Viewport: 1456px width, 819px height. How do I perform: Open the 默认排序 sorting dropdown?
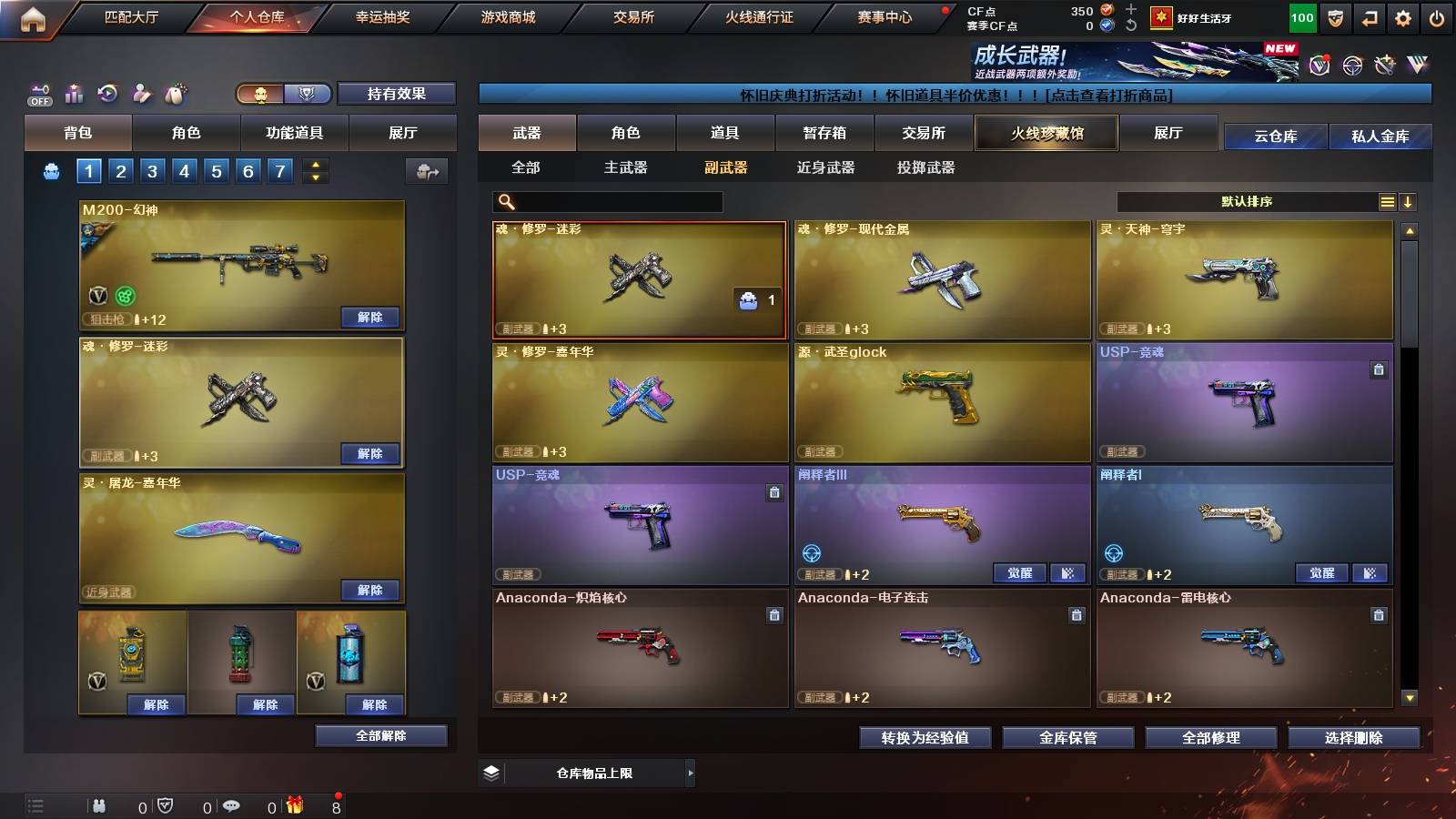1247,201
